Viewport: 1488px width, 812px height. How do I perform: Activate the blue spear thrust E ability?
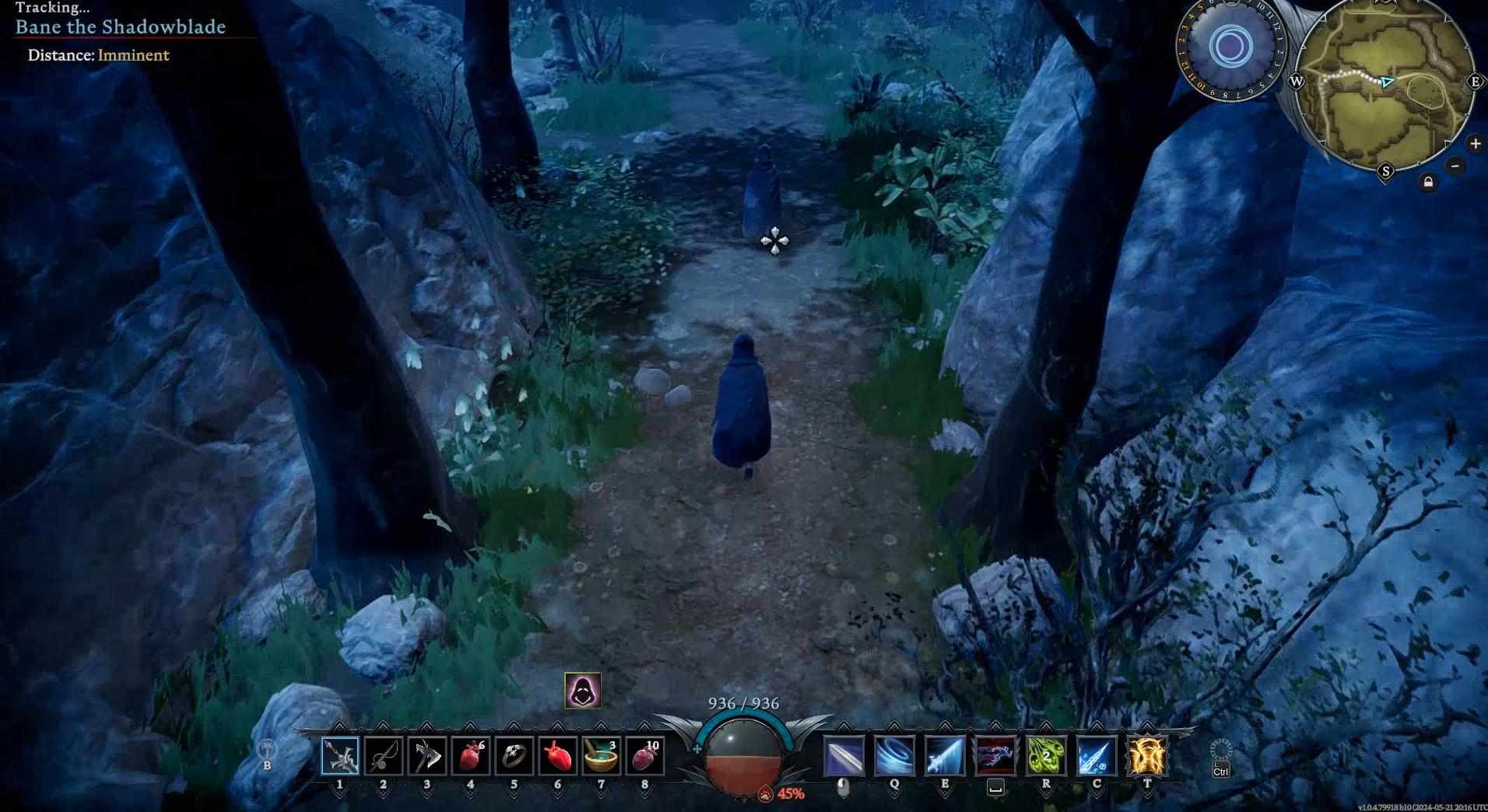(x=945, y=756)
